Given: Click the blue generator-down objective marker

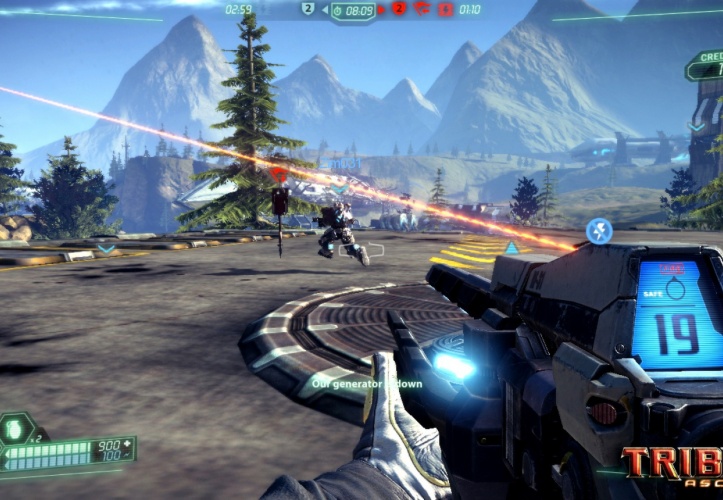Looking at the screenshot, I should 599,232.
